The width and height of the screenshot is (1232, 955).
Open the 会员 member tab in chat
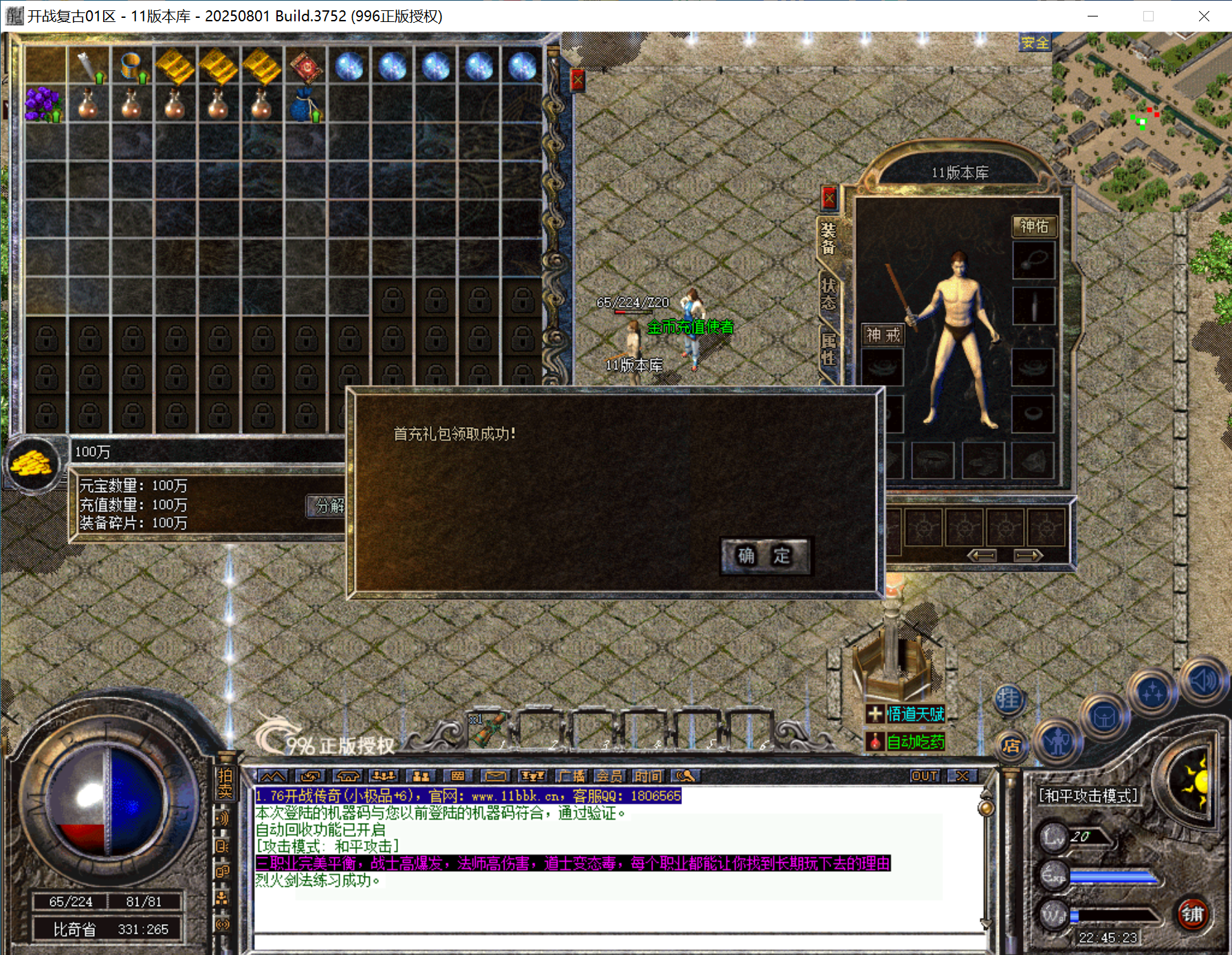click(x=609, y=776)
